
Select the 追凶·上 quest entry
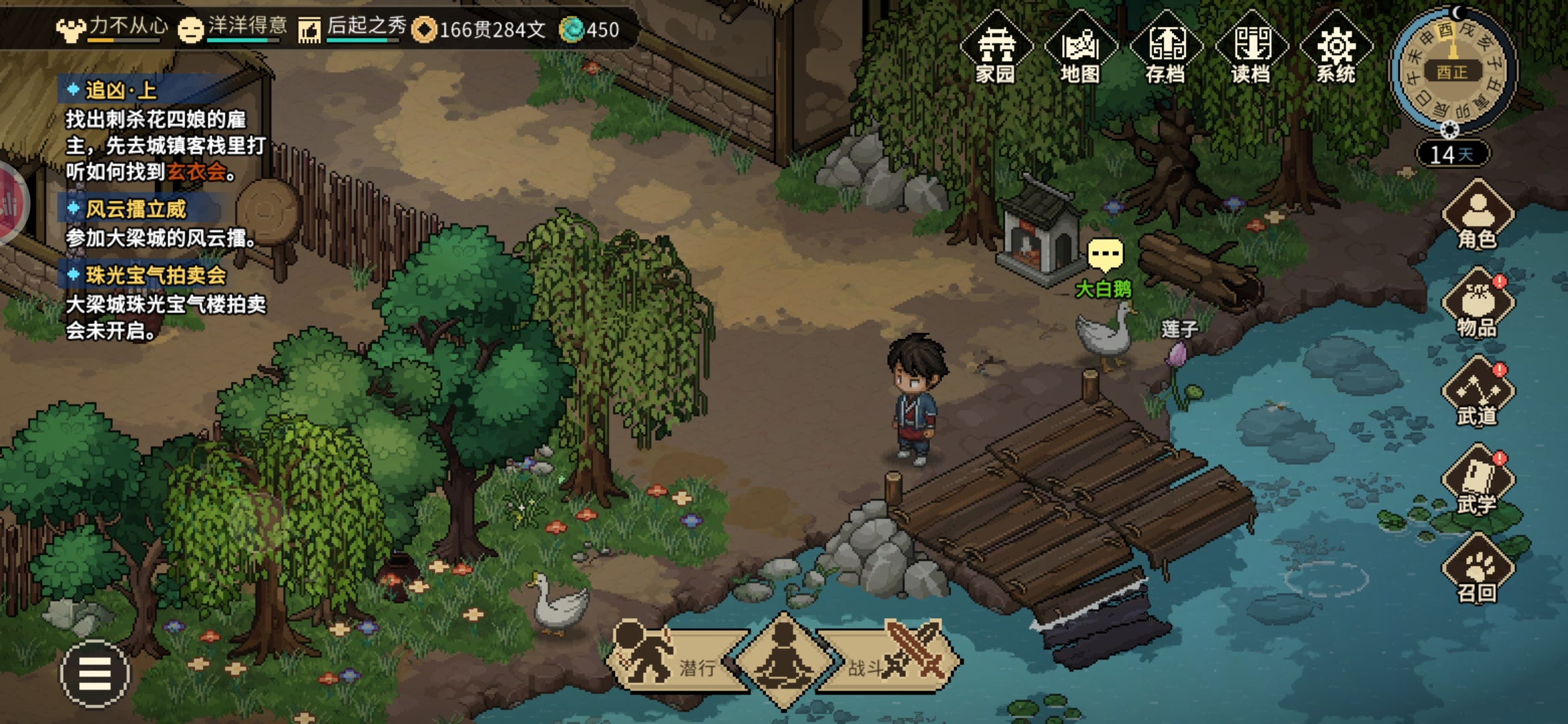tap(121, 90)
